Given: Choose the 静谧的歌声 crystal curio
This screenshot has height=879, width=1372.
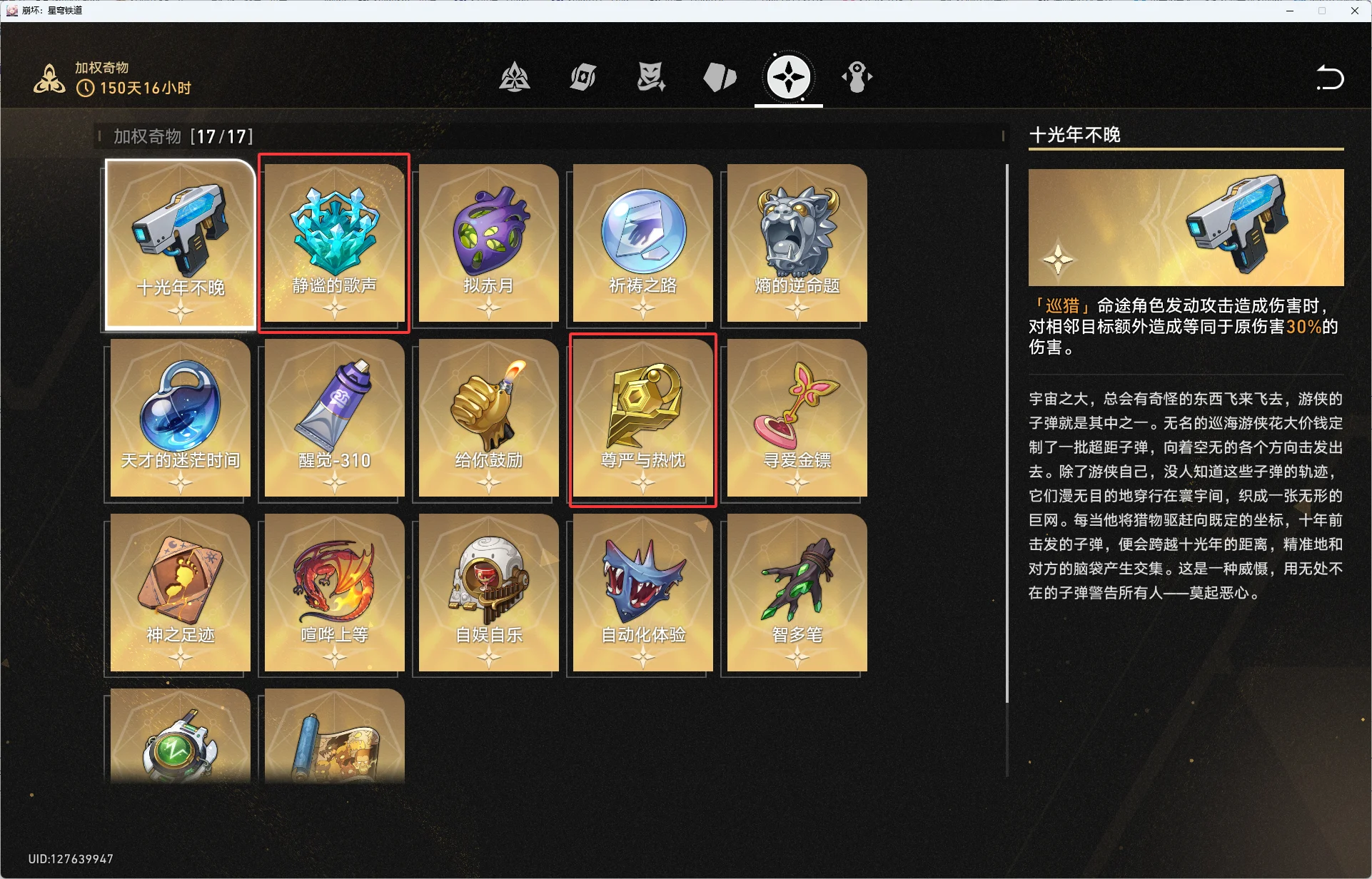Looking at the screenshot, I should click(x=334, y=243).
